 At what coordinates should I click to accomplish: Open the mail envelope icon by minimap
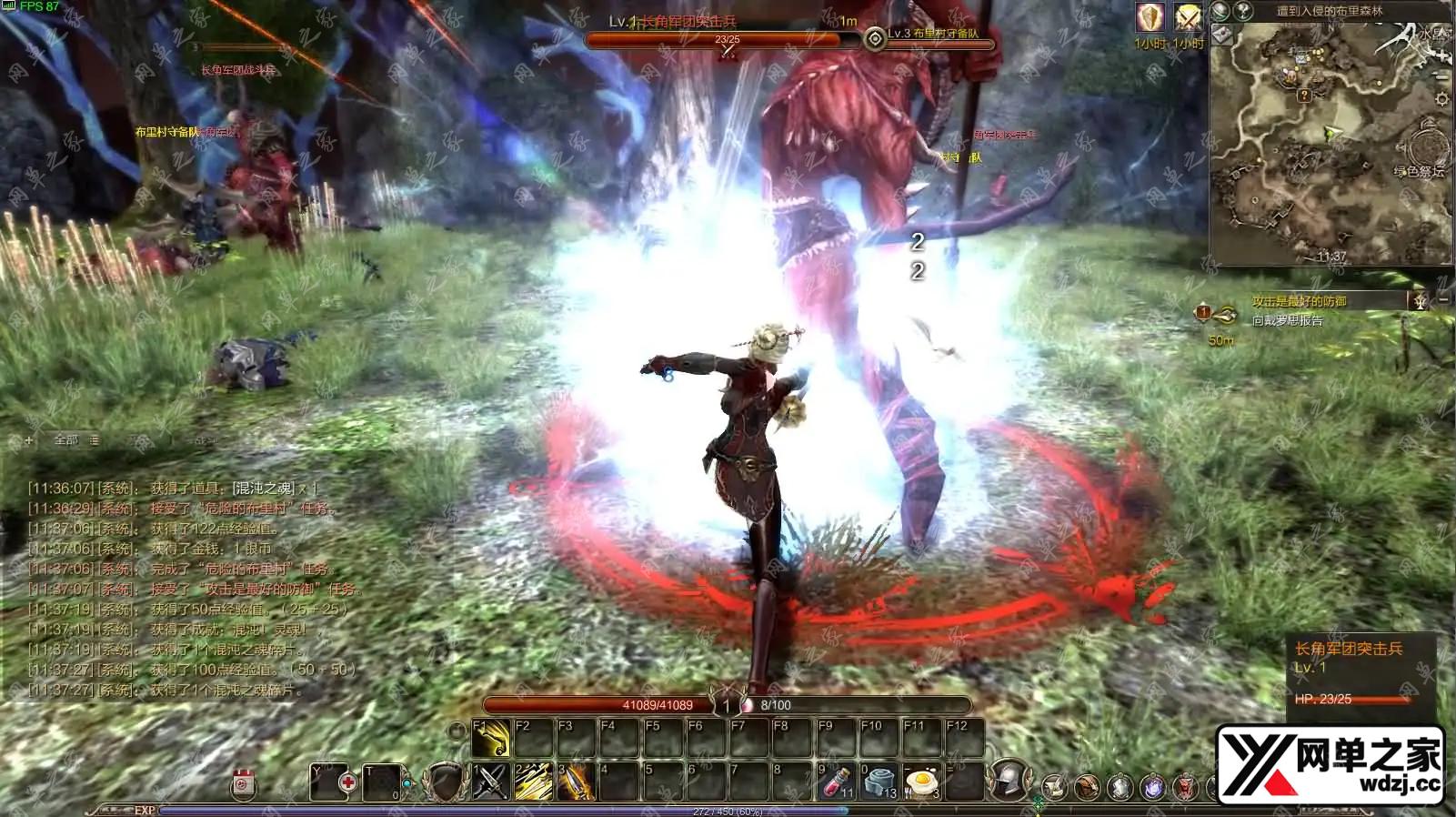1221,35
